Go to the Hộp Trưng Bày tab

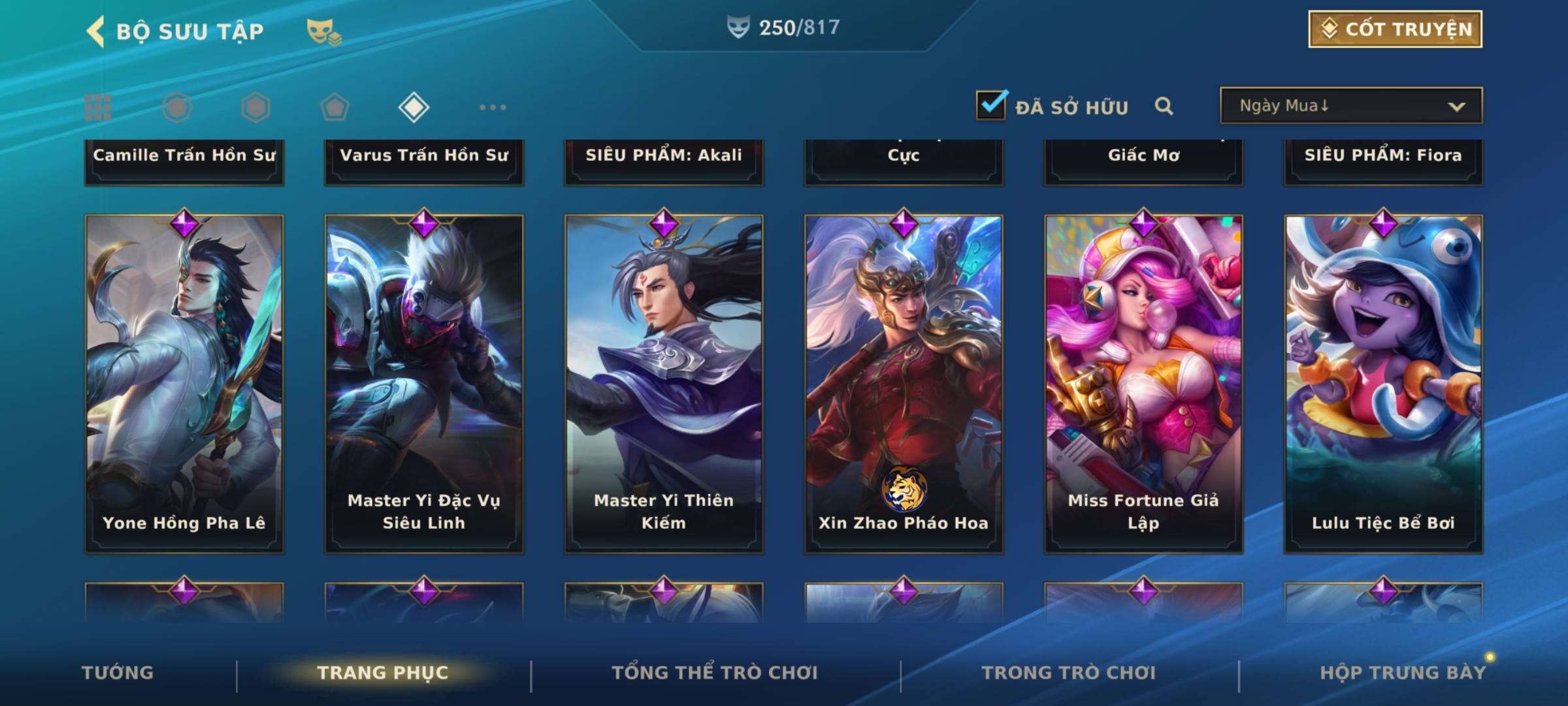[1403, 673]
